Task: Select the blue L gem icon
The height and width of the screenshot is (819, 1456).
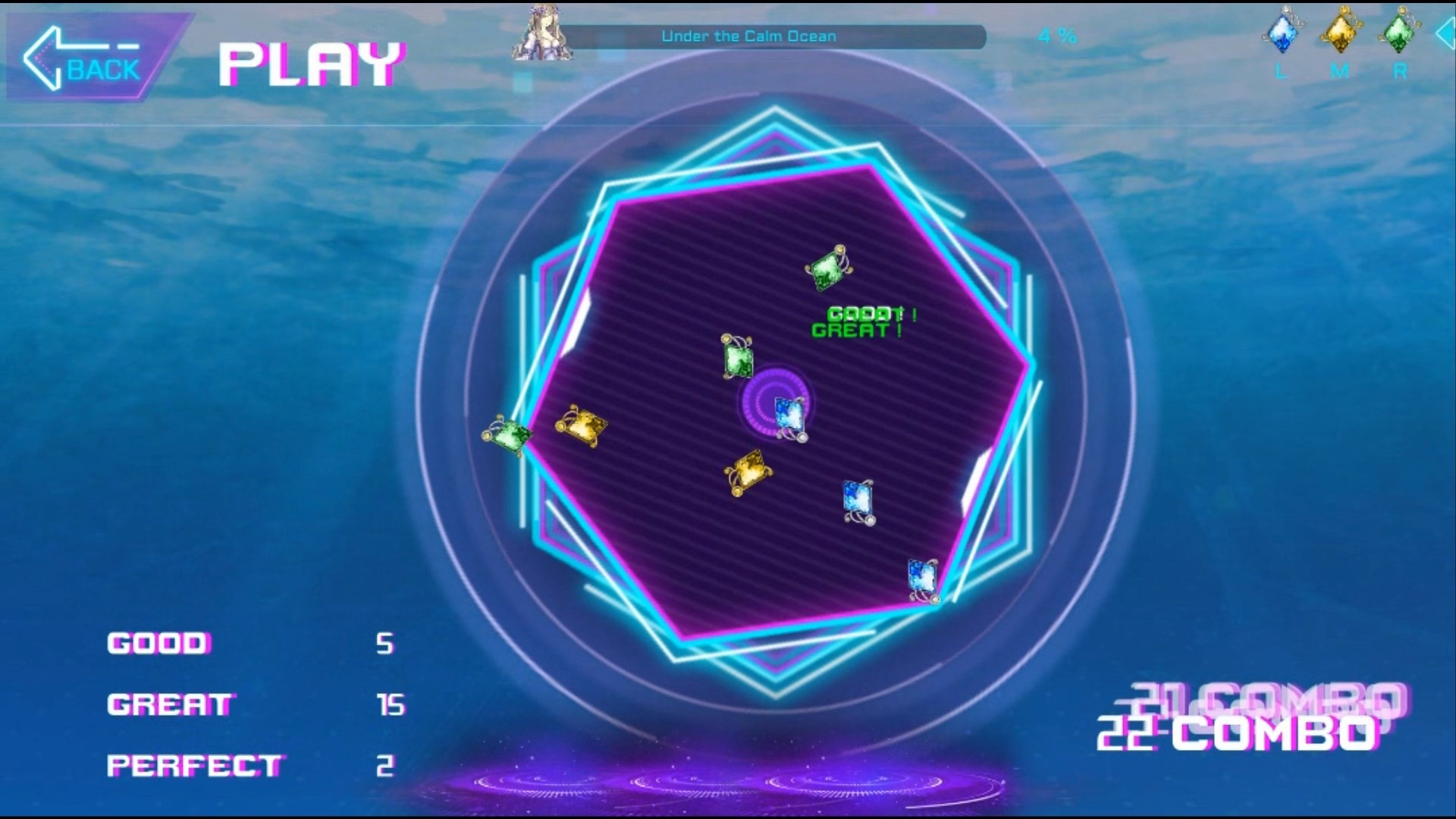Action: pyautogui.click(x=1283, y=30)
